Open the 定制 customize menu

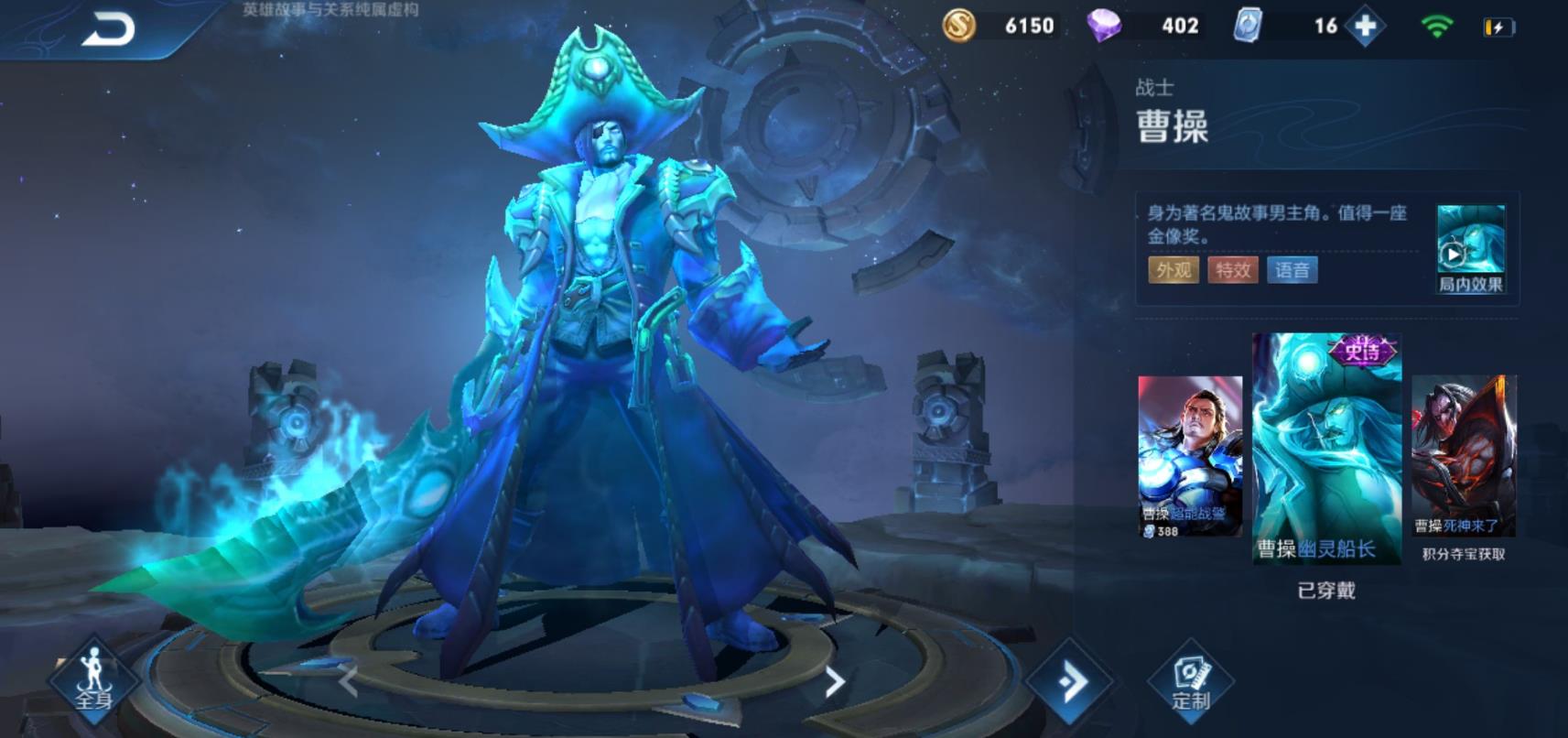click(x=1190, y=683)
